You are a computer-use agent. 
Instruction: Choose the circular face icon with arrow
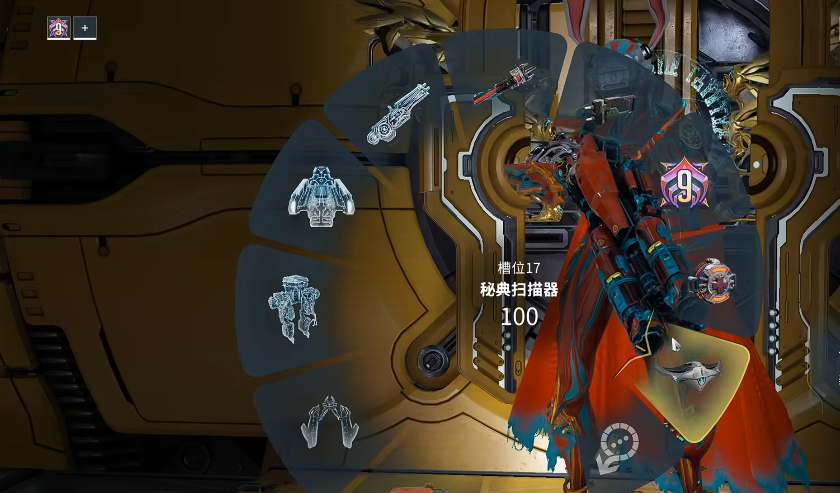(617, 445)
